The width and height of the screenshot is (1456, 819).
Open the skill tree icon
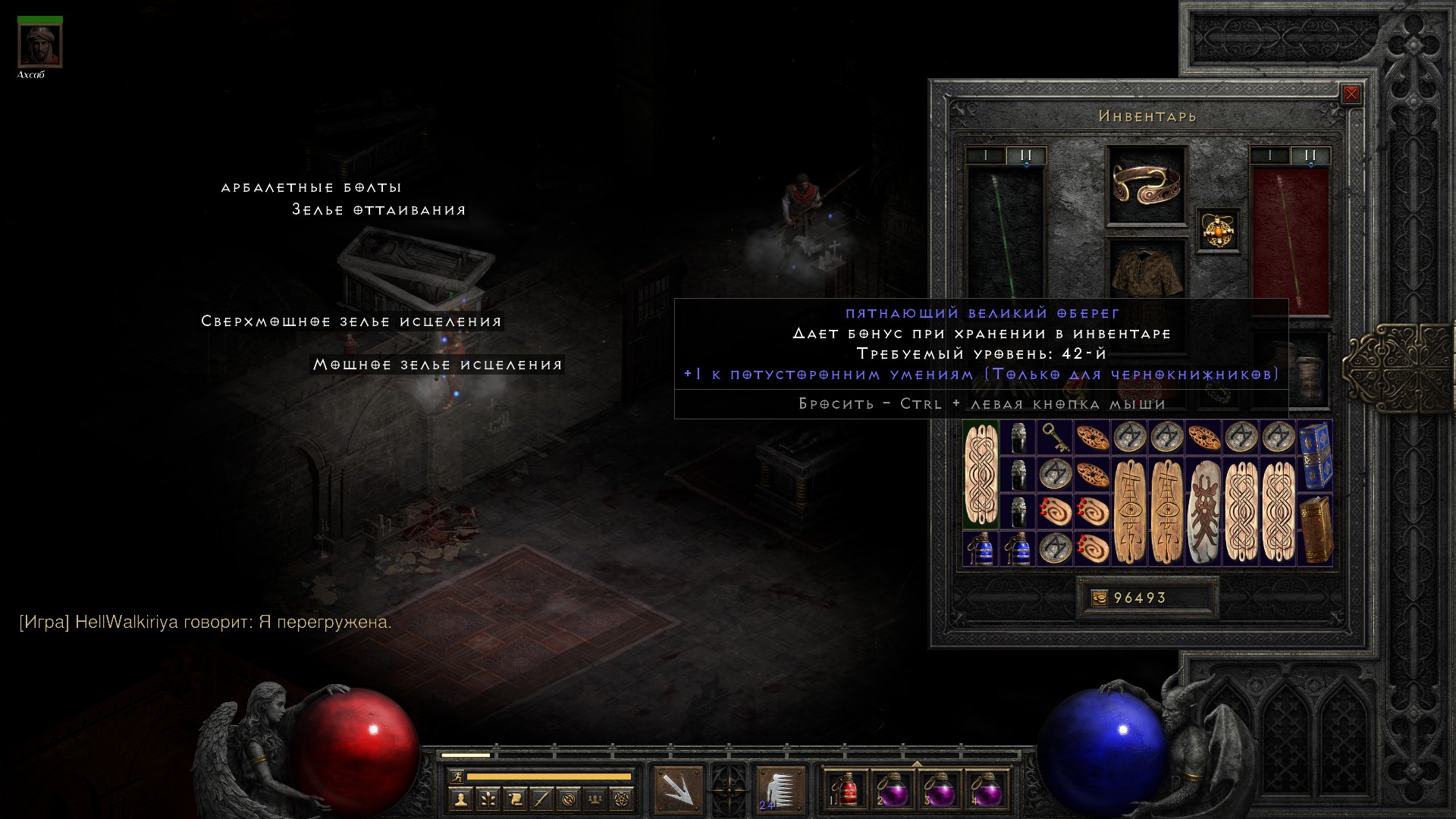coord(487,799)
